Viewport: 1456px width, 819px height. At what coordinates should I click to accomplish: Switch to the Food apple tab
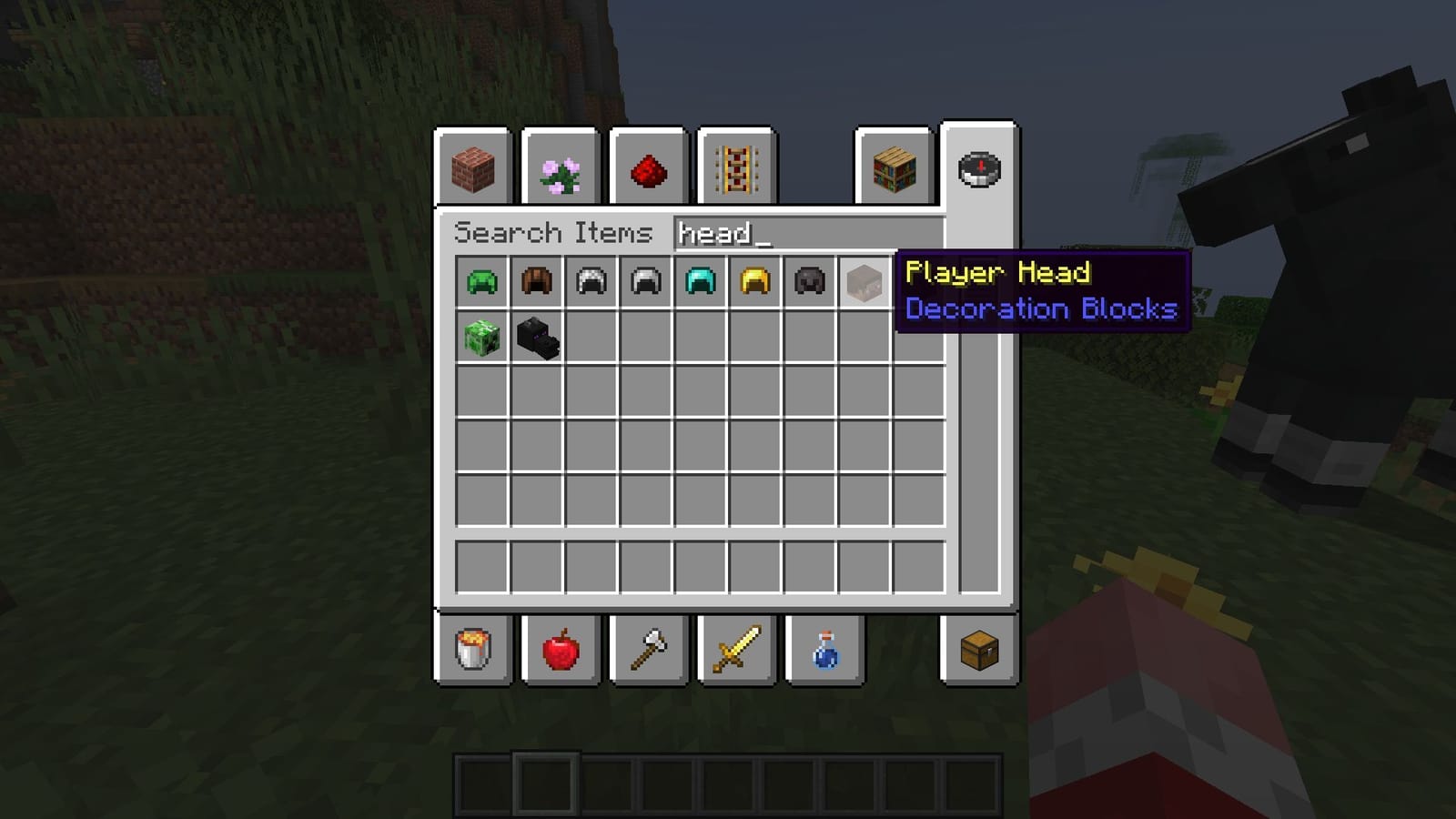tap(562, 650)
